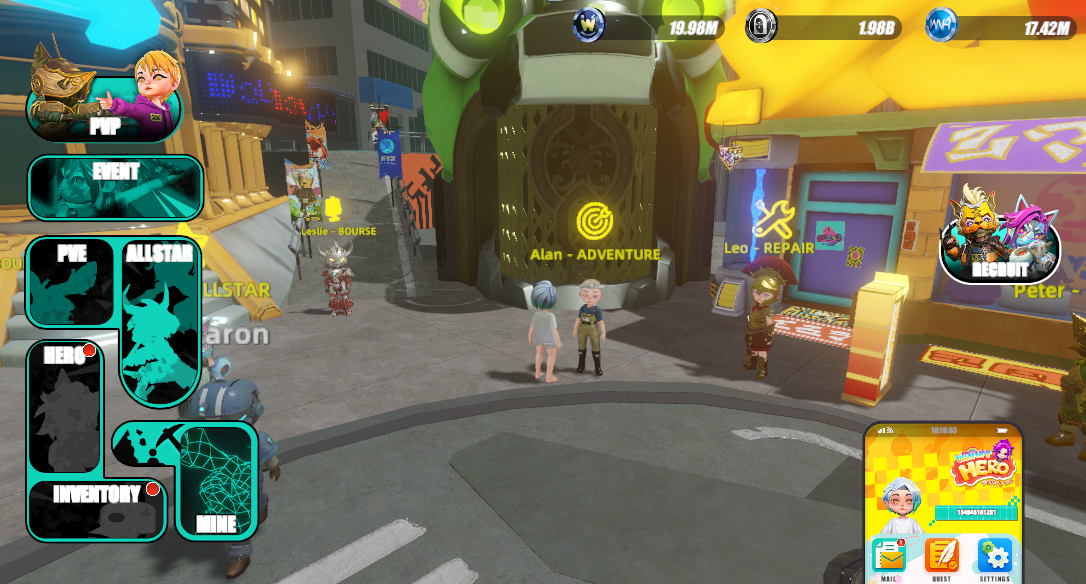Viewport: 1086px width, 584px height.
Task: Open the Settings gear icon
Action: pyautogui.click(x=994, y=555)
